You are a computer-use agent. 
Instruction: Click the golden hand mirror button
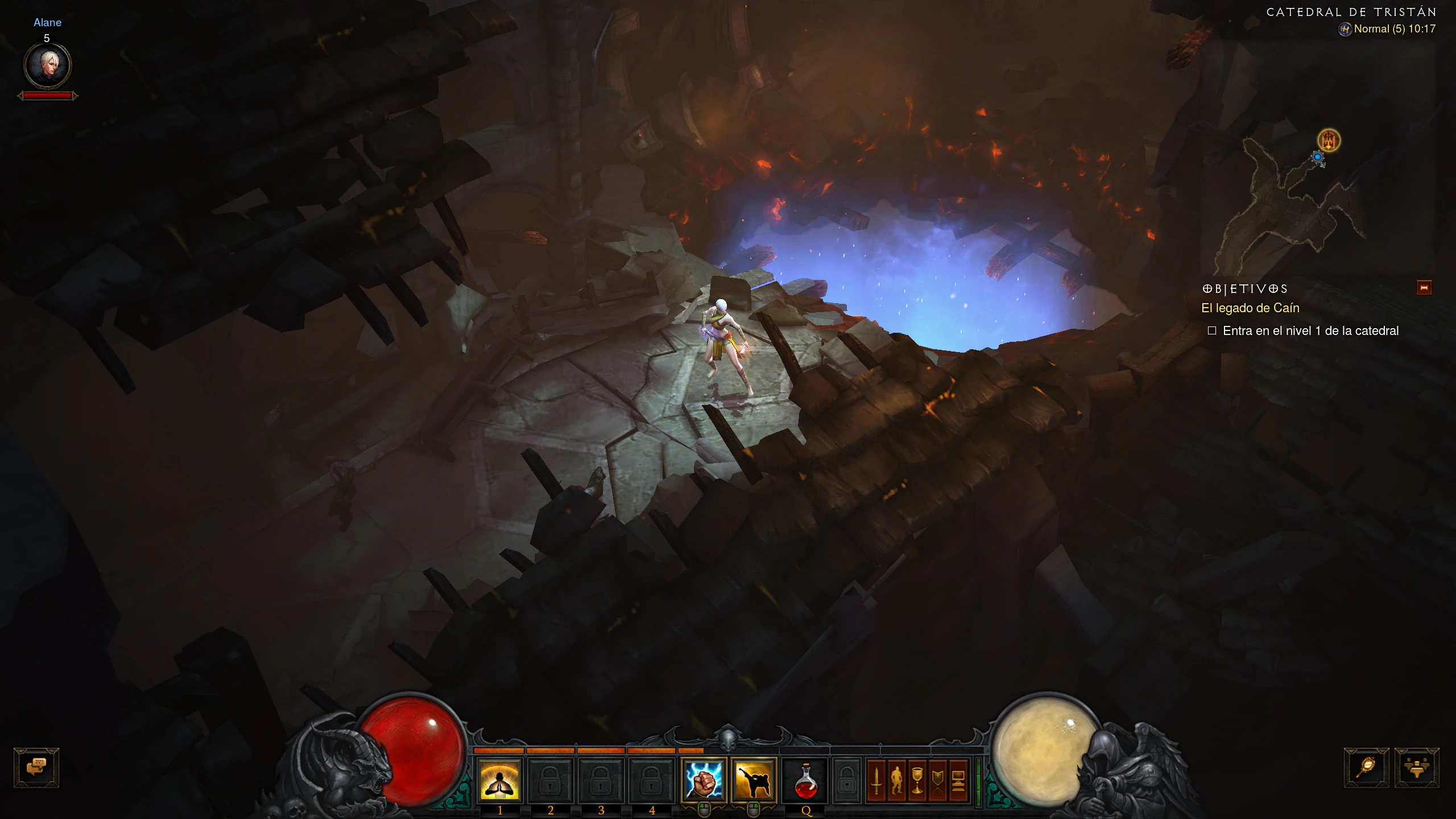[1366, 767]
